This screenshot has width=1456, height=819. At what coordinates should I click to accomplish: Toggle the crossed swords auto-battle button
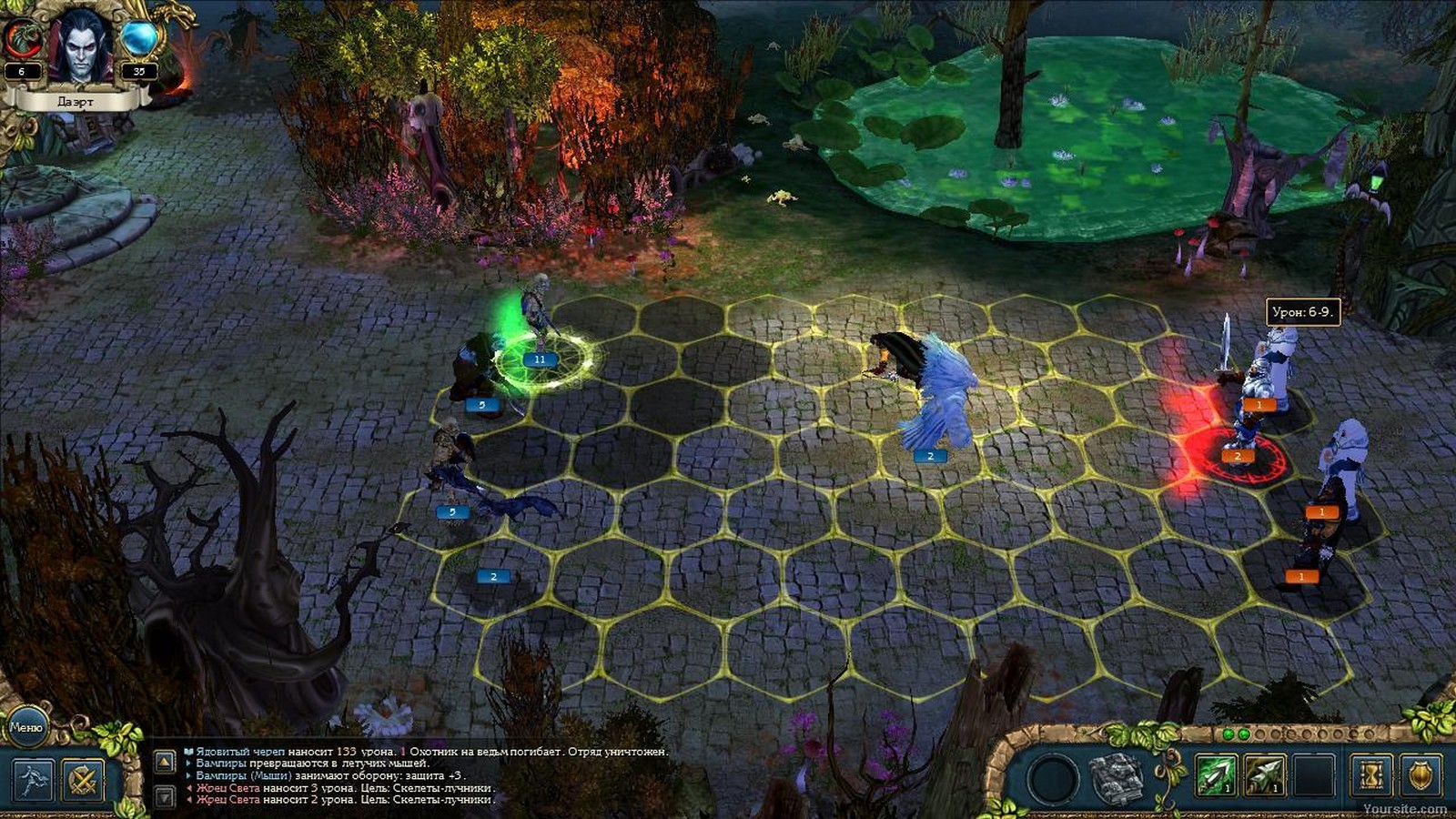85,780
